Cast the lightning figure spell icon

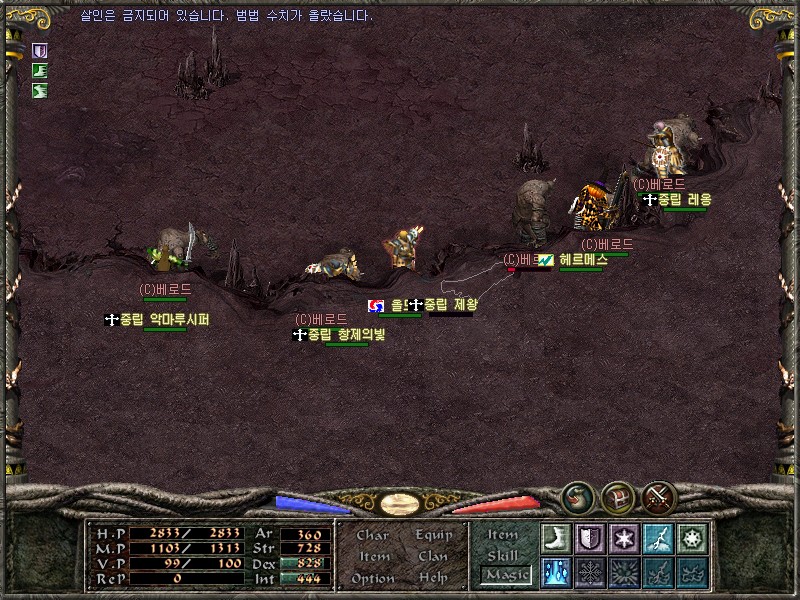click(658, 538)
